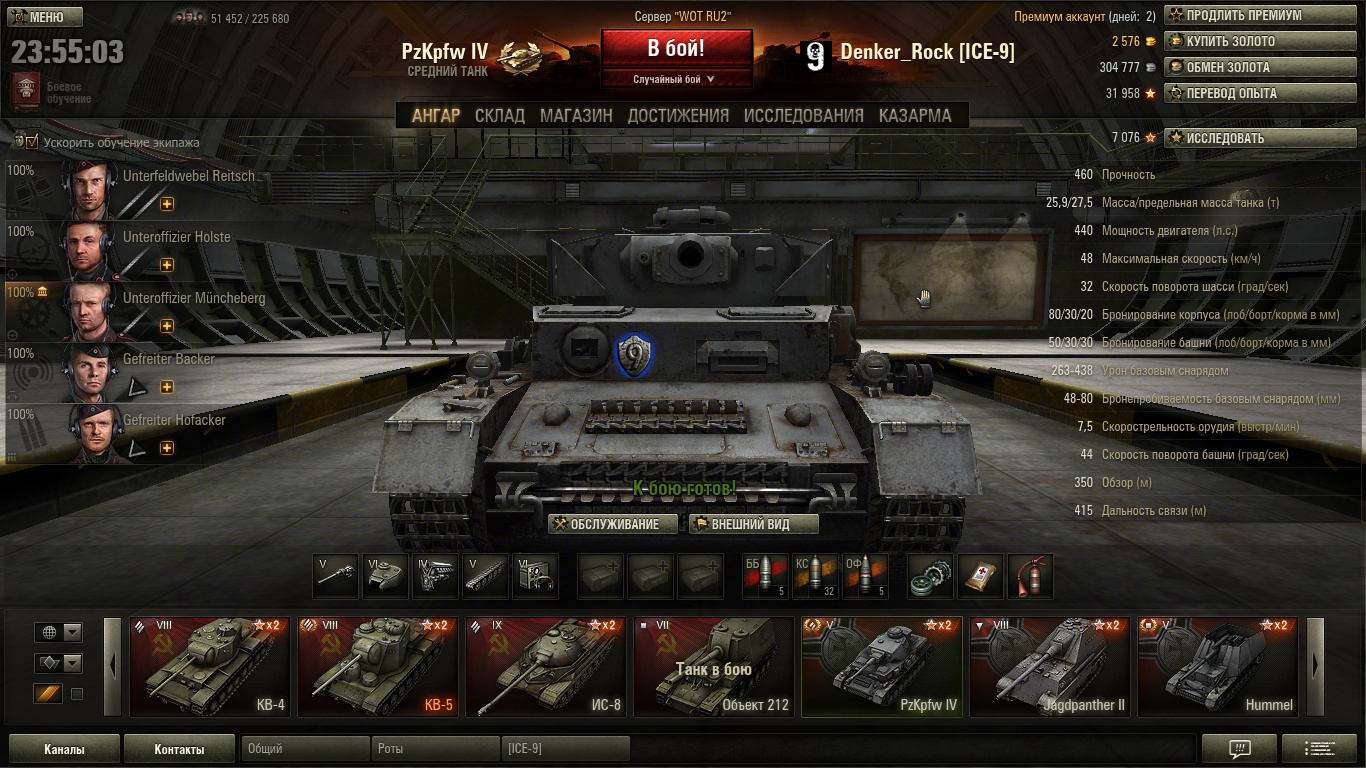The image size is (1366, 768).
Task: Show the ИССЛЕДОВАНИЯ tab
Action: pyautogui.click(x=803, y=115)
